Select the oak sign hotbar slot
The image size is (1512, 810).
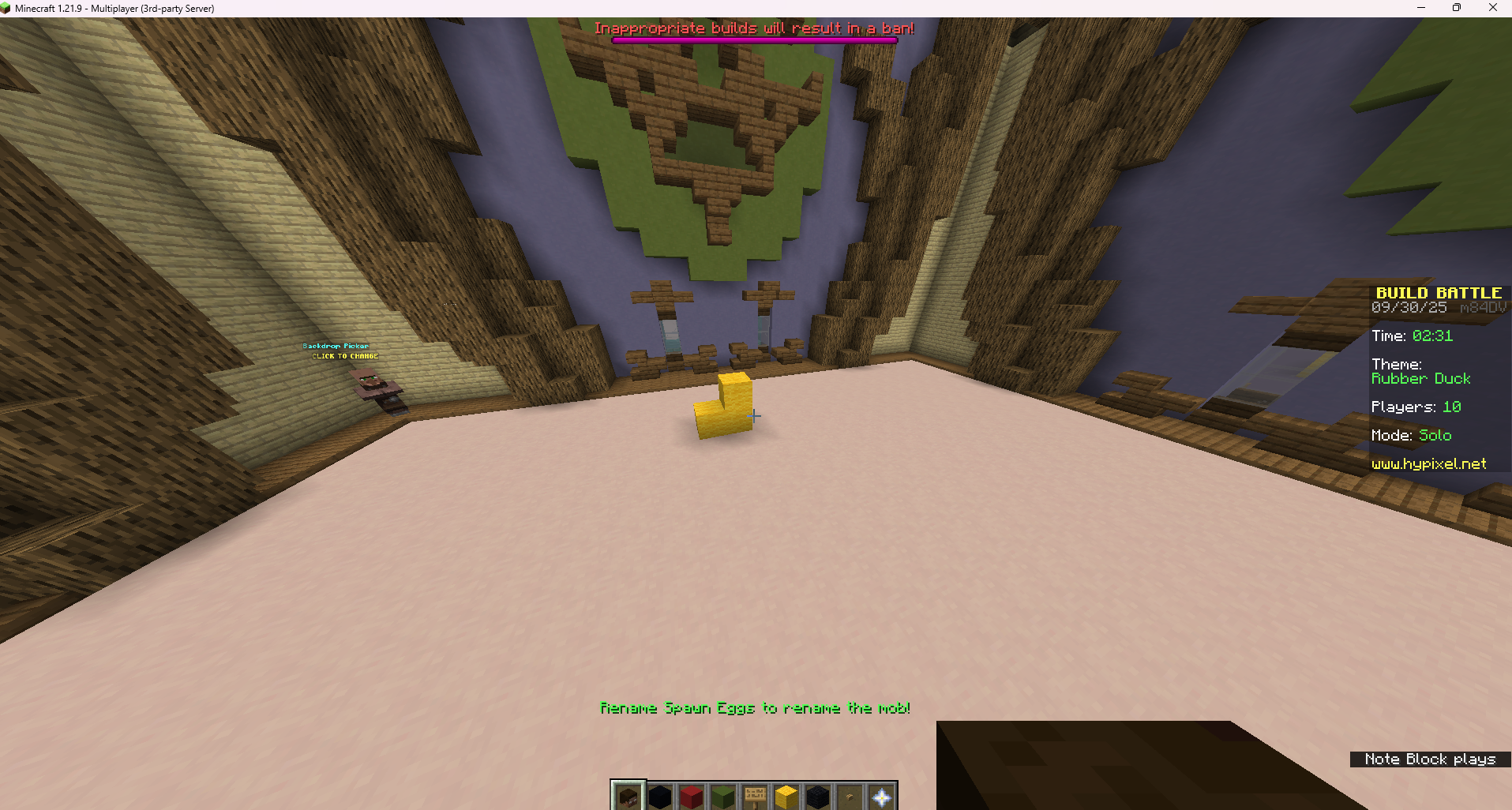click(x=755, y=796)
